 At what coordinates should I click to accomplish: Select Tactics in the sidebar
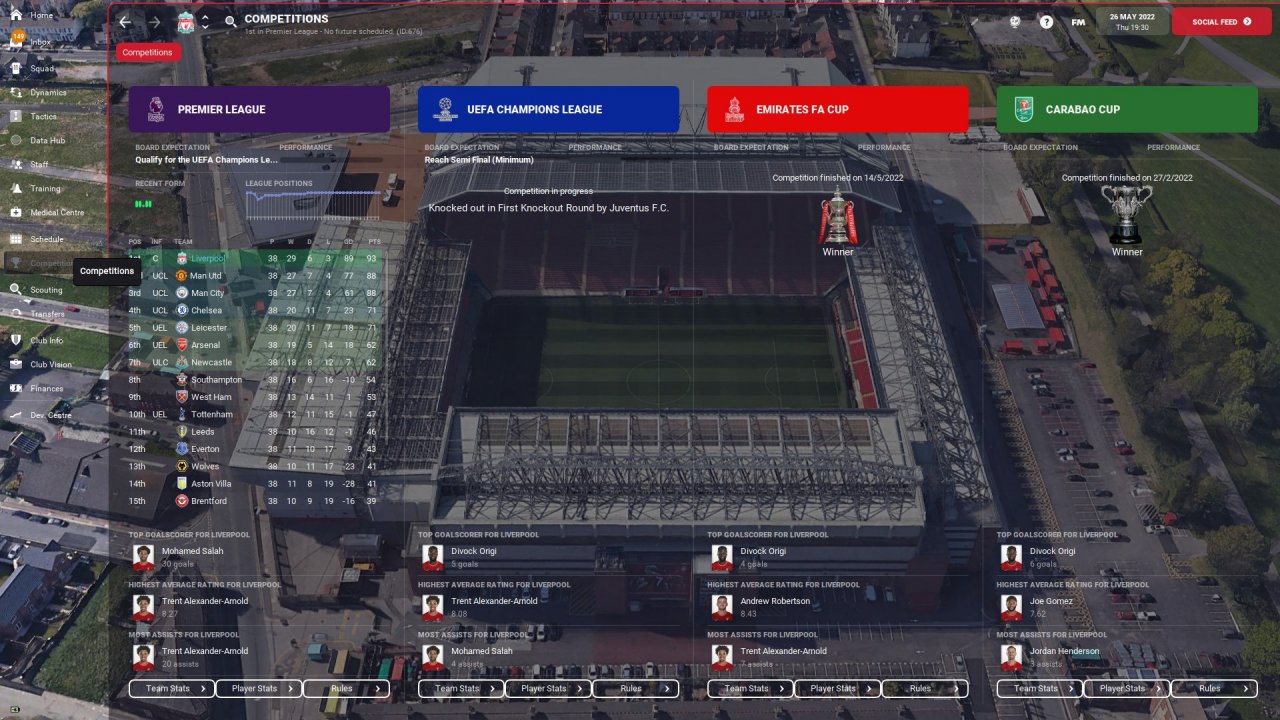coord(43,117)
